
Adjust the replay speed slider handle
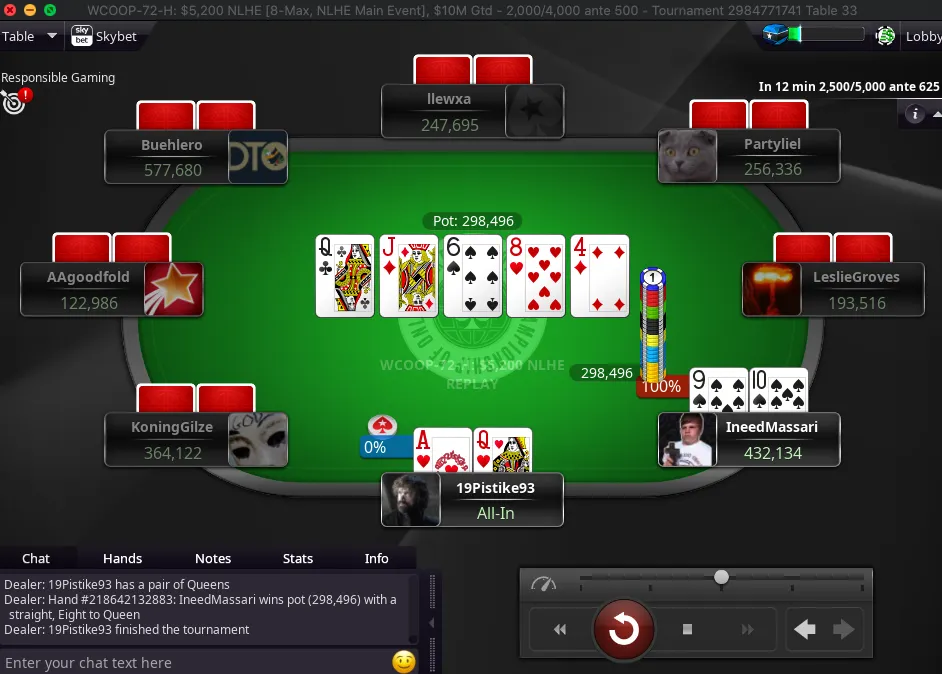pyautogui.click(x=721, y=577)
